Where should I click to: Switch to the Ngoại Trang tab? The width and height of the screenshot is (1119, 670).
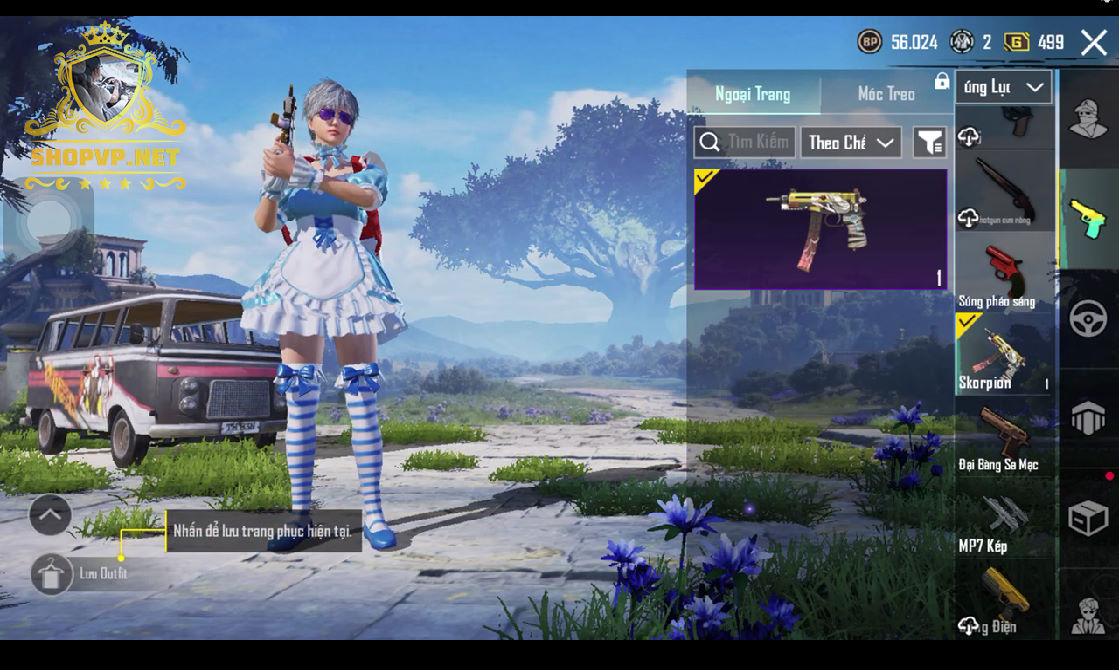point(753,94)
